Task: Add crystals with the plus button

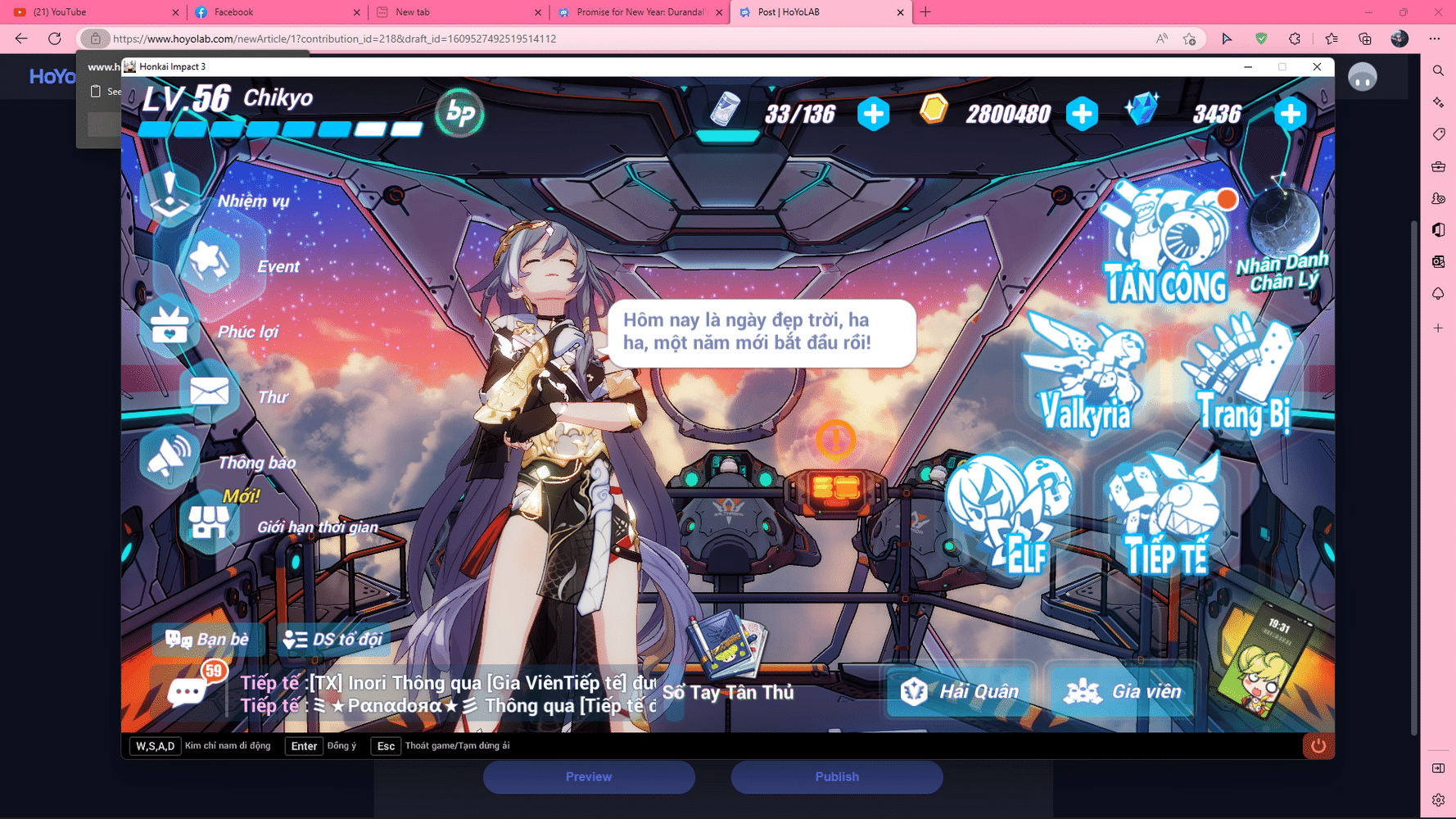Action: [1291, 115]
